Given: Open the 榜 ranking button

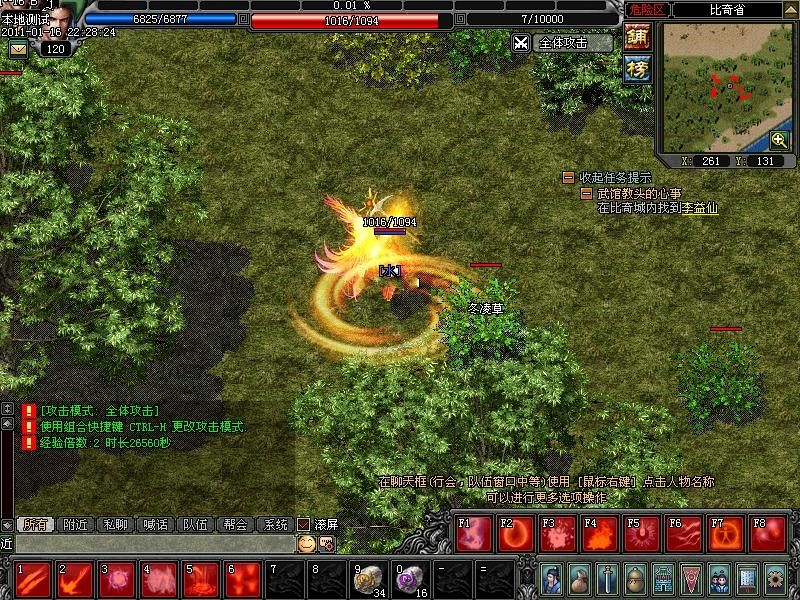Looking at the screenshot, I should point(637,68).
